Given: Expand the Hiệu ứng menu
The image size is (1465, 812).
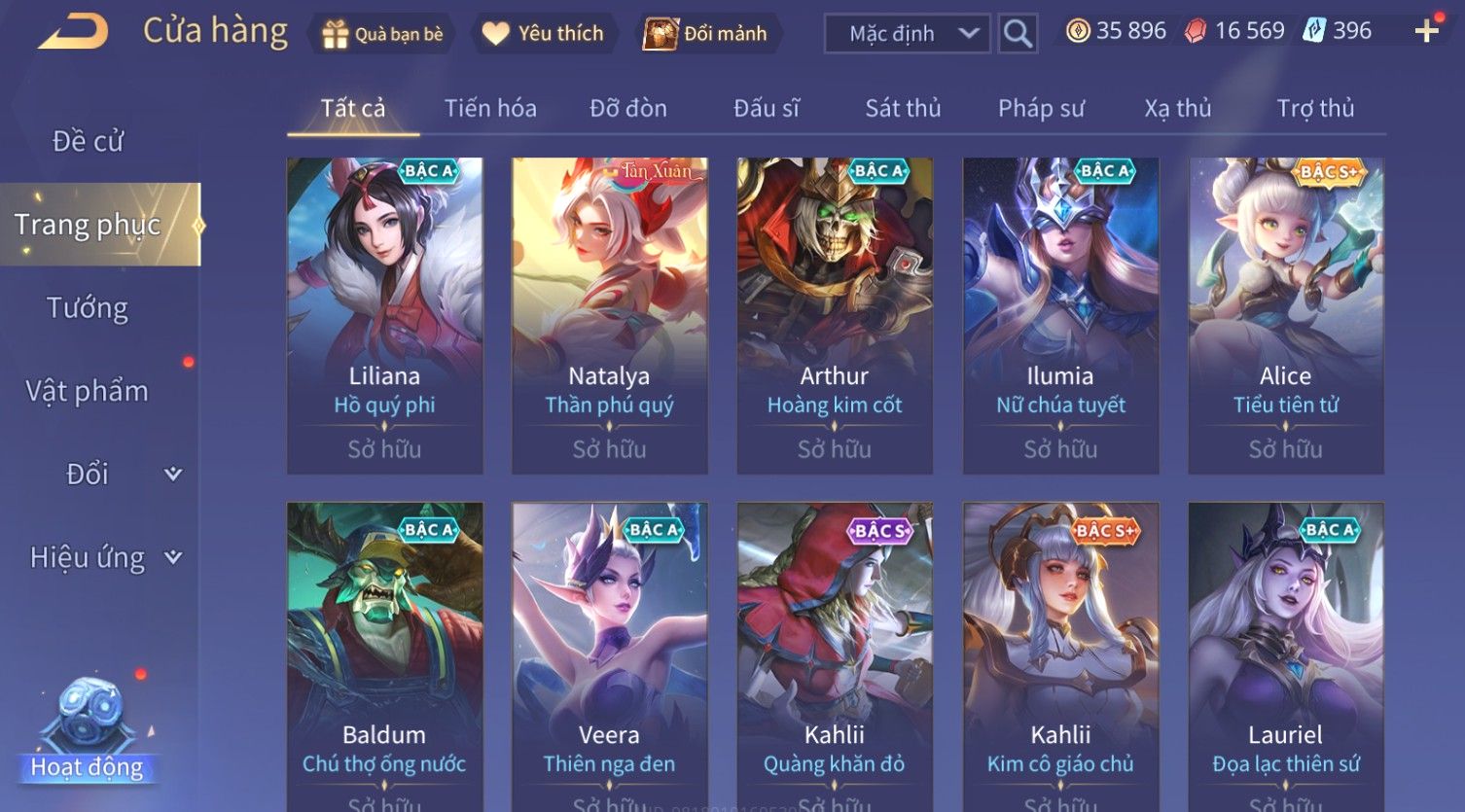Looking at the screenshot, I should (x=102, y=557).
